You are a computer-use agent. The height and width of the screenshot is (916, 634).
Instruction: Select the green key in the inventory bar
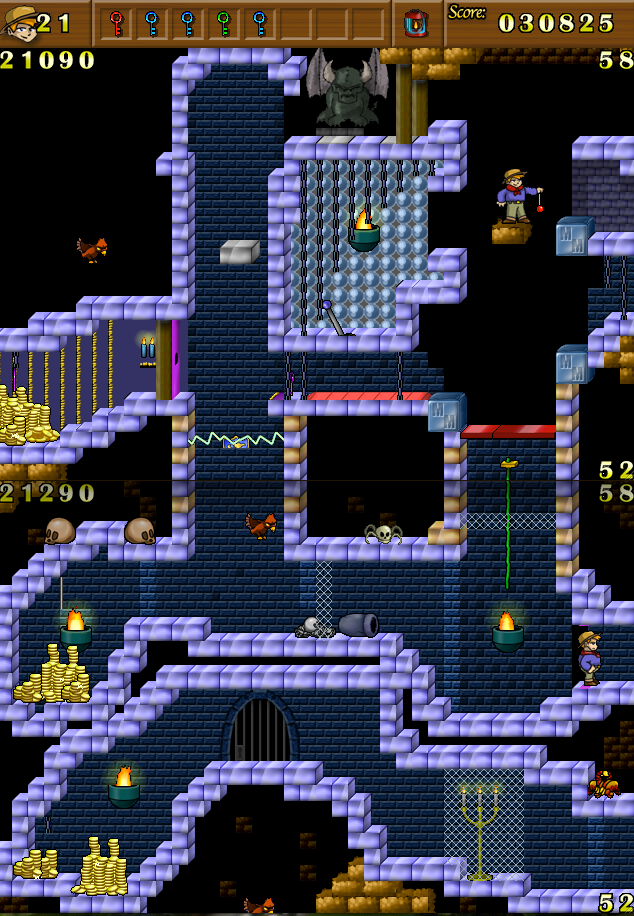[x=223, y=22]
